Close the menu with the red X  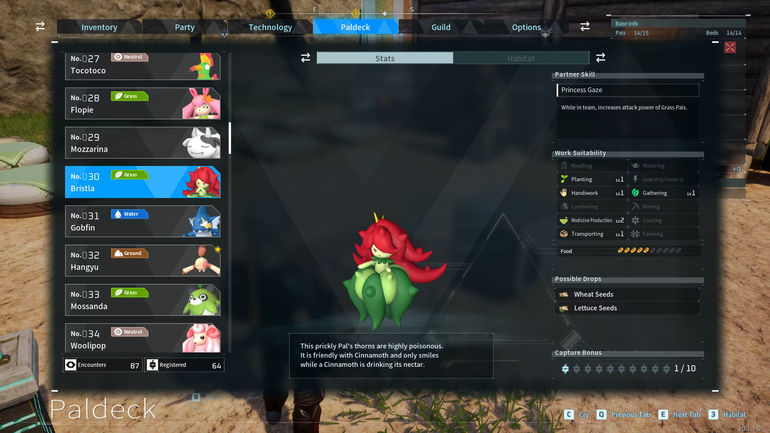(x=730, y=47)
